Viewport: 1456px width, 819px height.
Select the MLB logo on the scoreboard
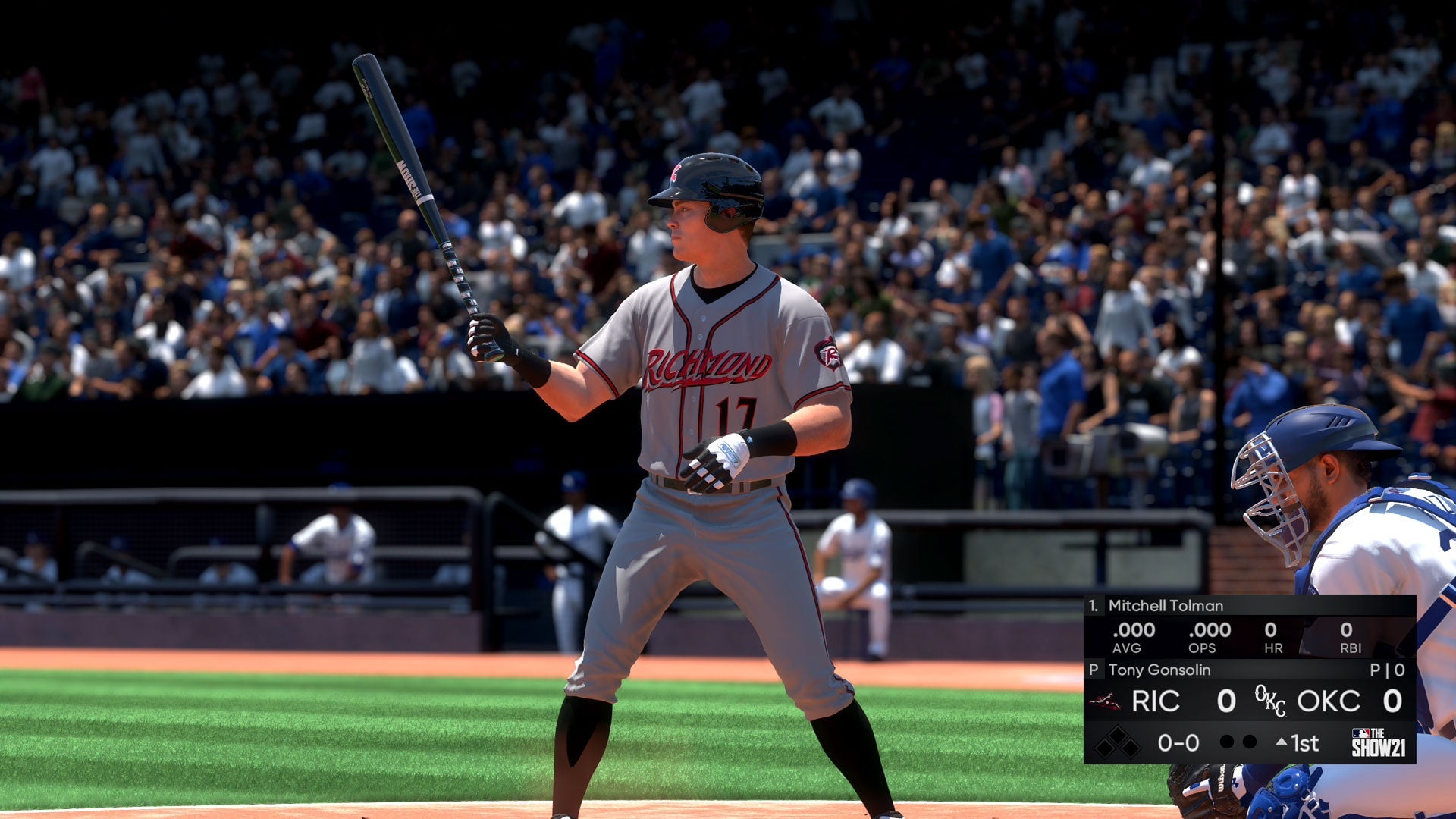click(1360, 732)
